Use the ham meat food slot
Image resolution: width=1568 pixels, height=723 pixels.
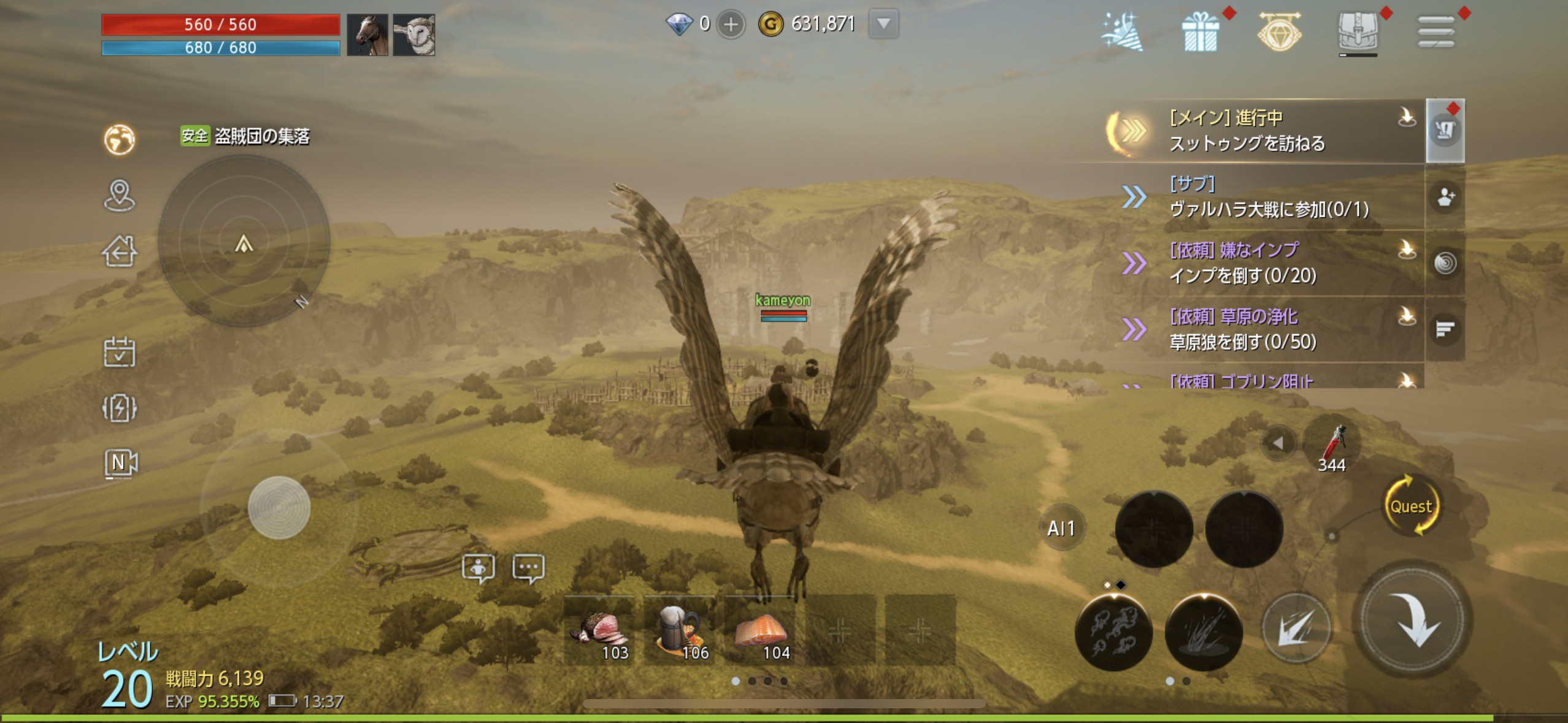tap(599, 630)
